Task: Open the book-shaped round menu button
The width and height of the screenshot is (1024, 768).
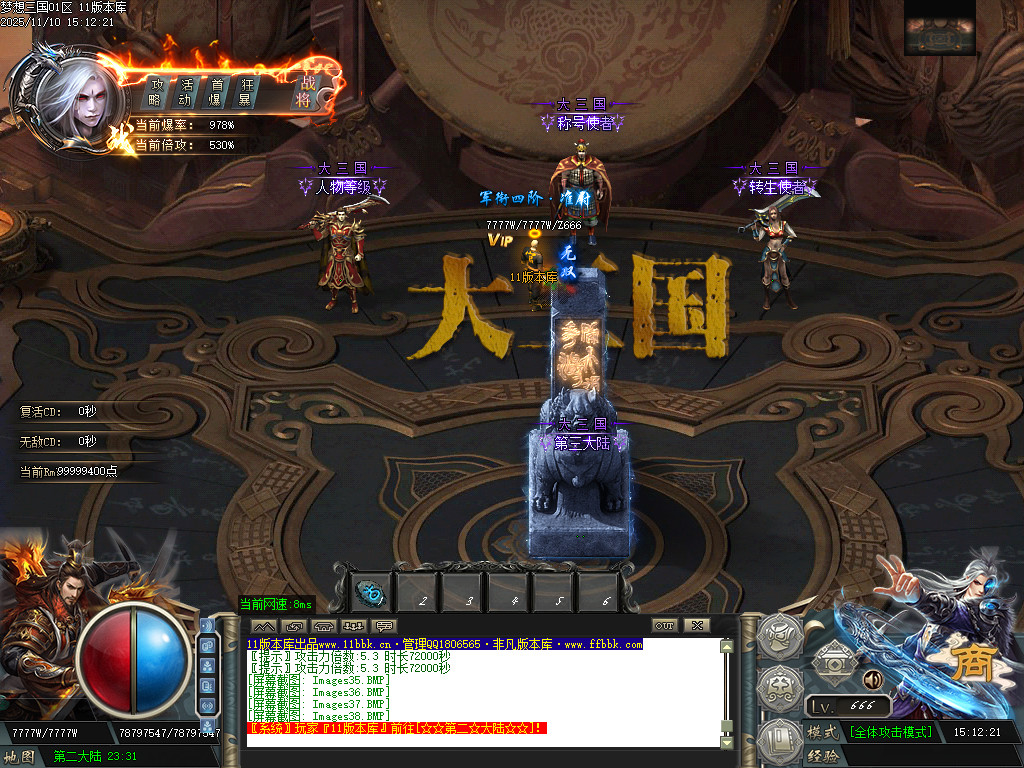Action: (780, 741)
